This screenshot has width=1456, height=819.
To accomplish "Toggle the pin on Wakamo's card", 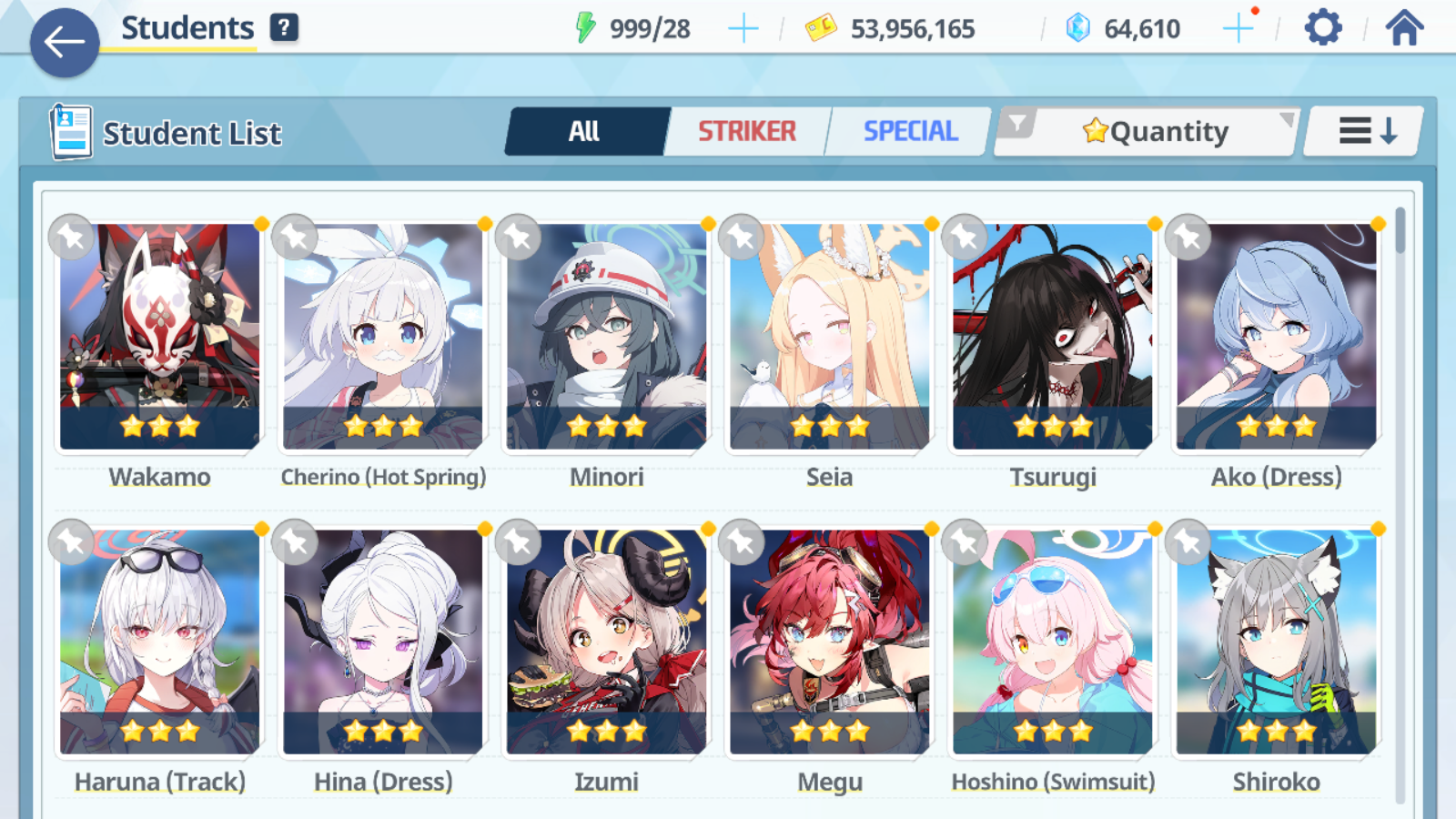I will coord(70,238).
